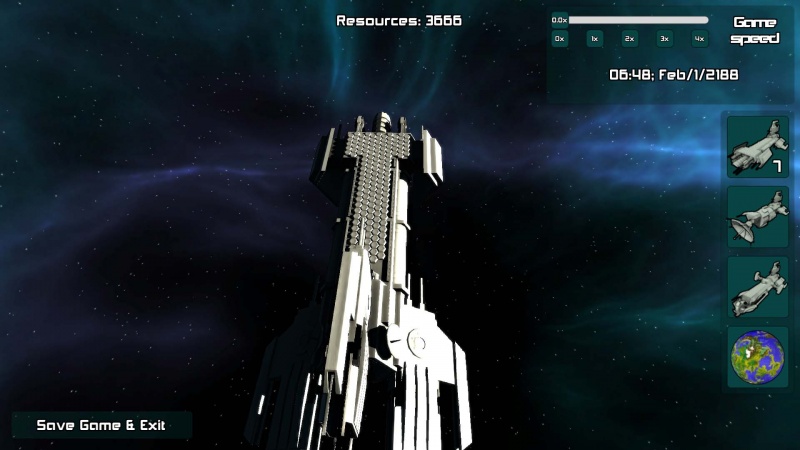Image resolution: width=800 pixels, height=450 pixels.
Task: Click the game speed slider handle
Action: click(x=560, y=19)
